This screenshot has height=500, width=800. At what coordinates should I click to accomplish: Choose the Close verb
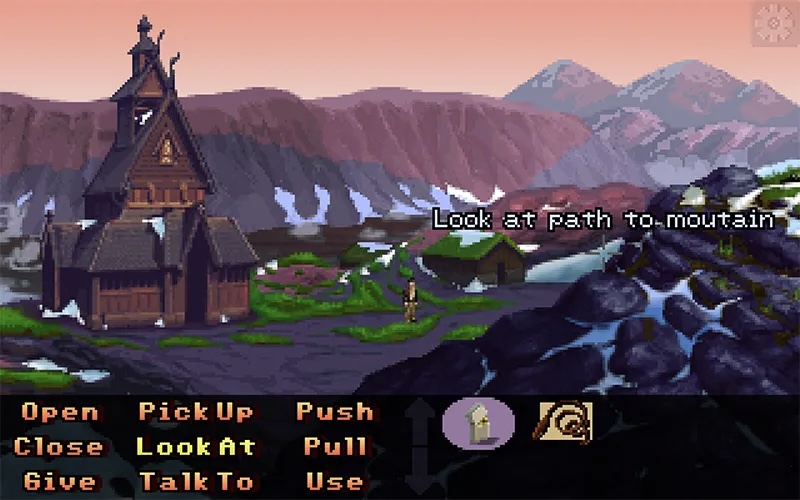click(x=58, y=447)
